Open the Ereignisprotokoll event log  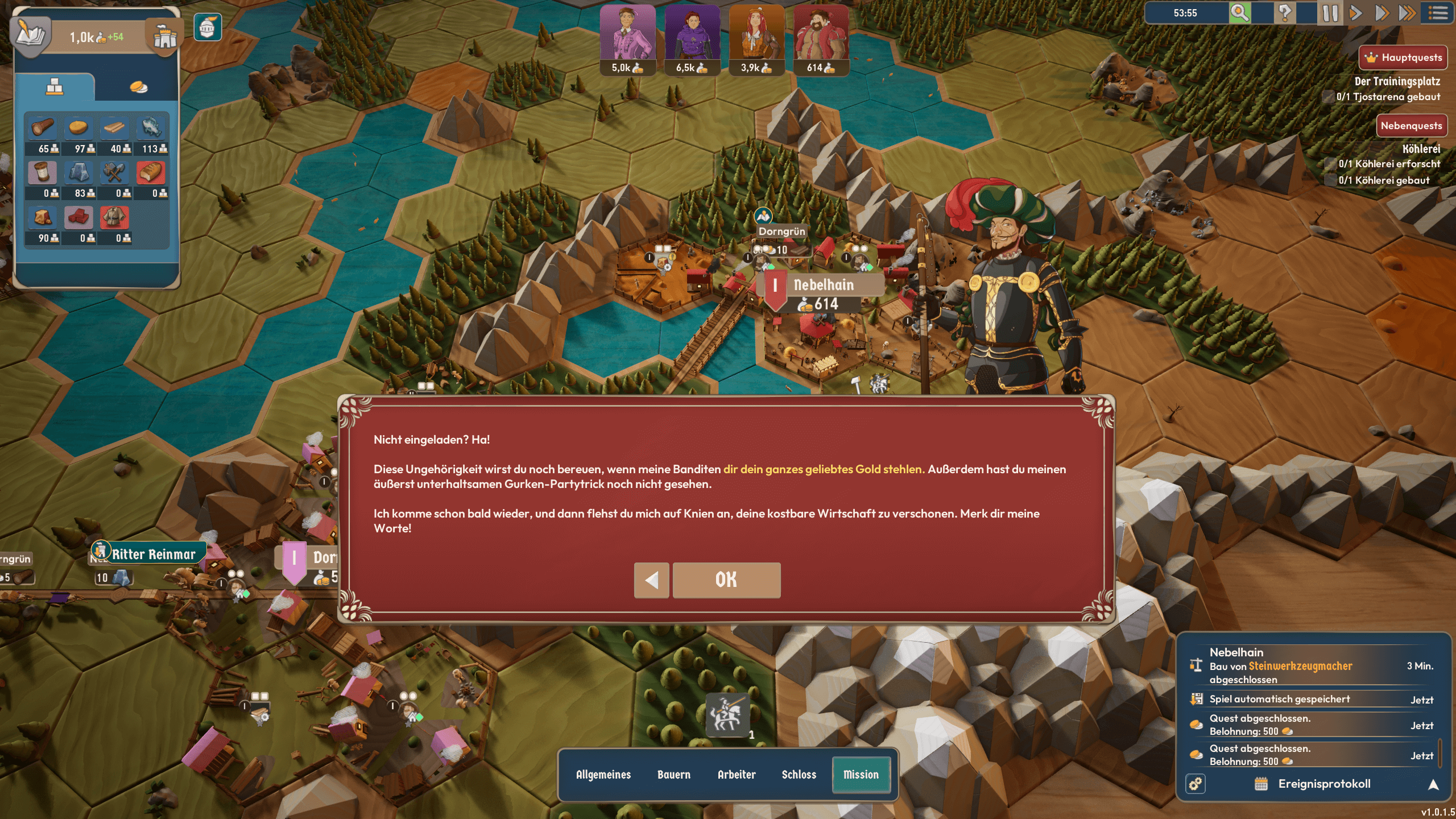click(x=1324, y=784)
